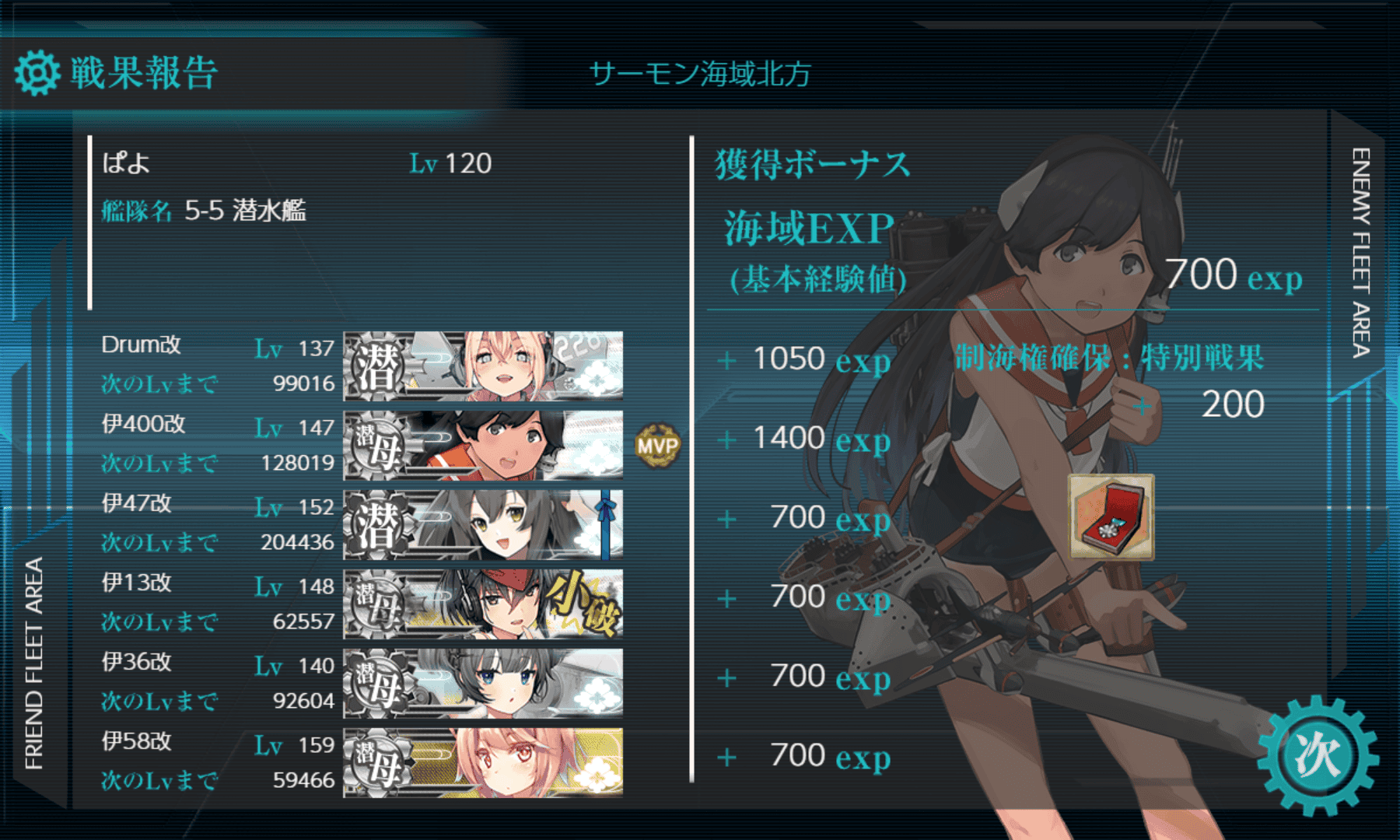The width and height of the screenshot is (1400, 840).
Task: Select the lightly damaged 伊13改 banner
Action: click(x=483, y=604)
